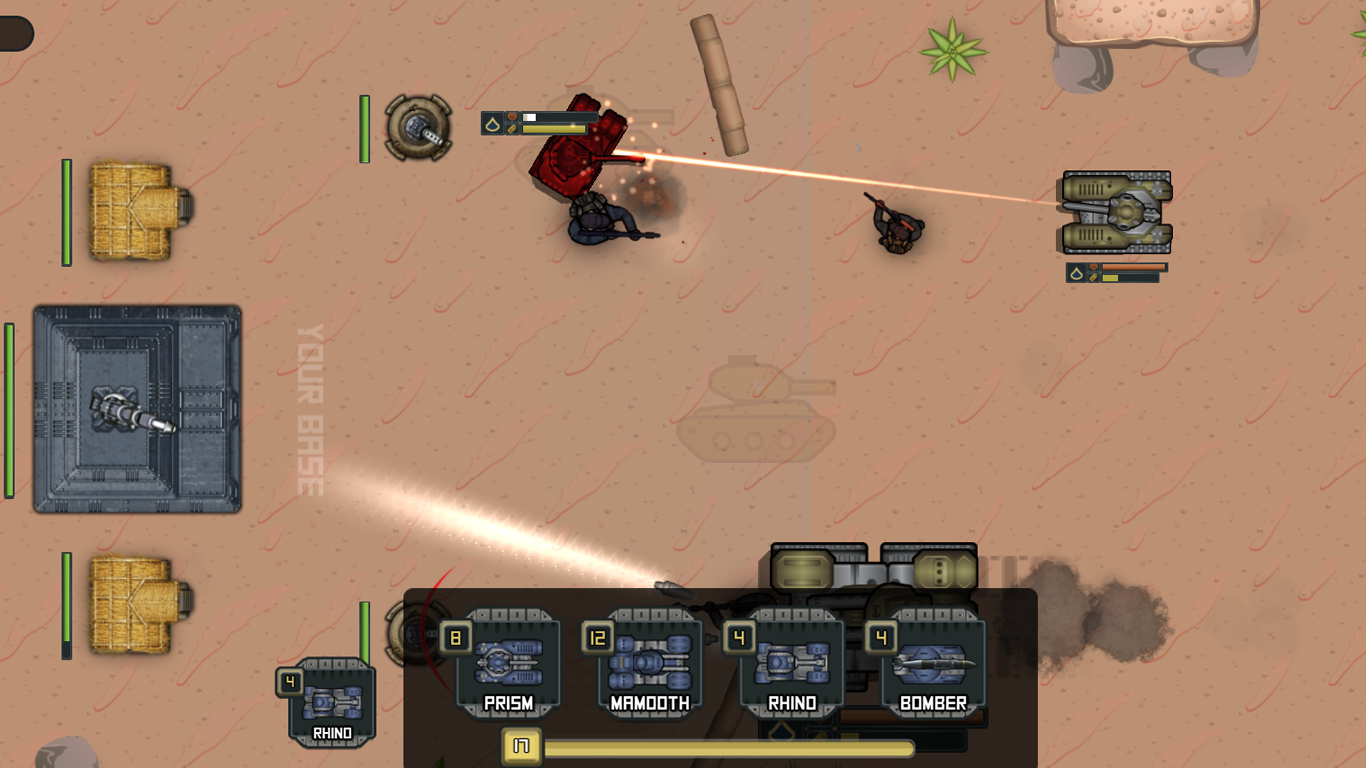Viewport: 1366px width, 768px height.
Task: Click the rank insignia on red tank's status bar
Action: 494,121
